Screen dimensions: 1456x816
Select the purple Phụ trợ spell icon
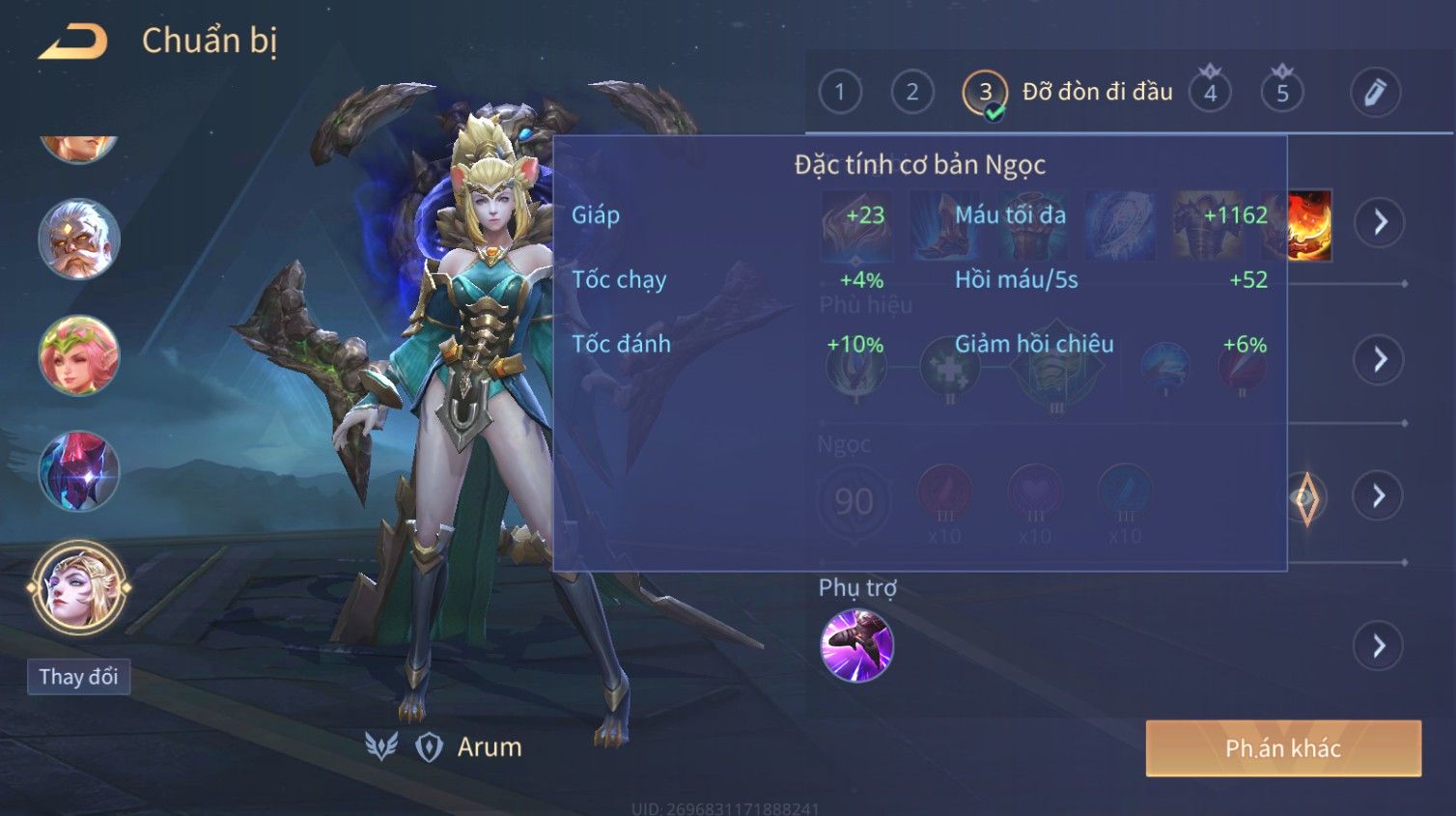(856, 646)
